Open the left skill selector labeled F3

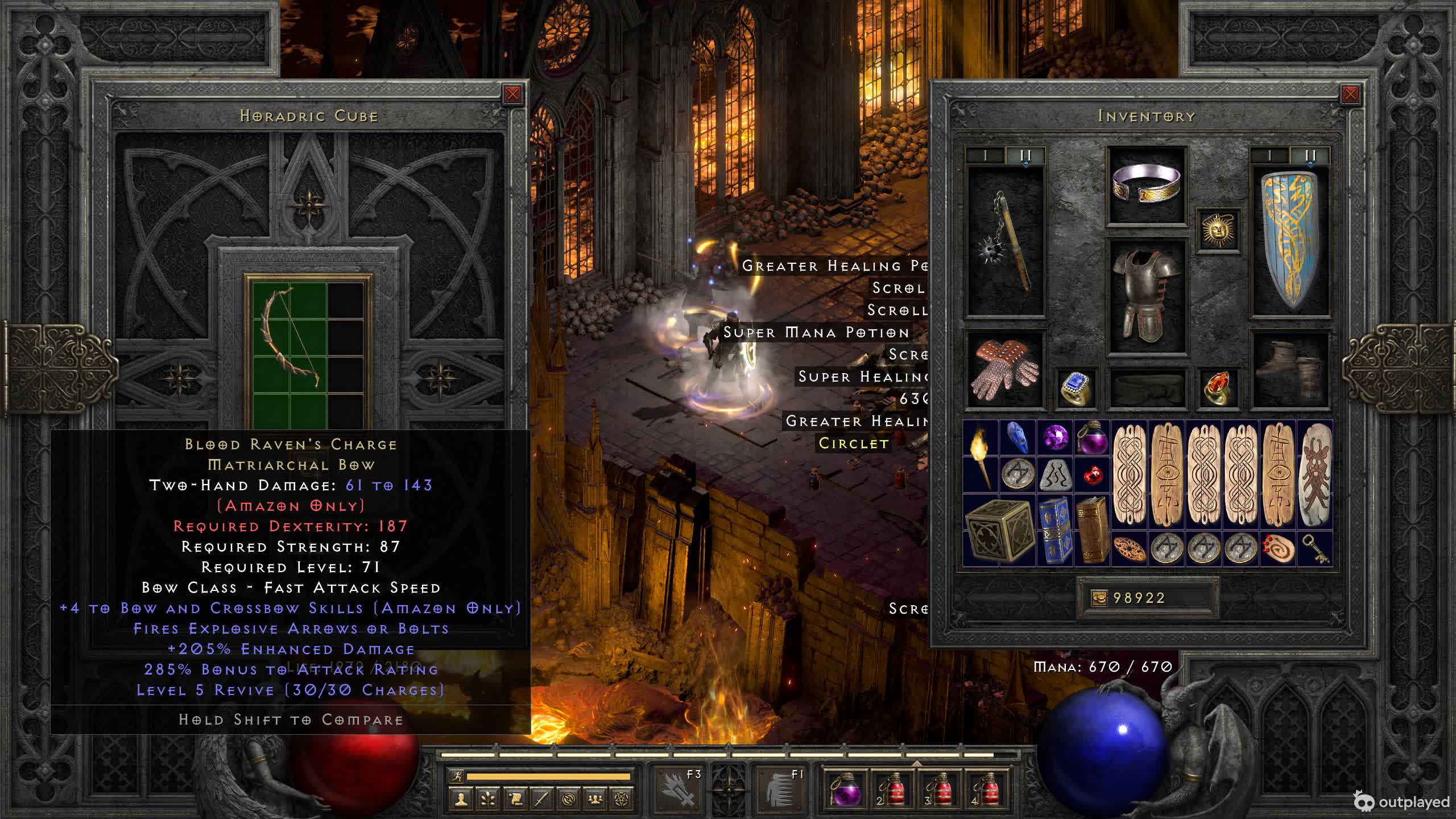(x=679, y=787)
